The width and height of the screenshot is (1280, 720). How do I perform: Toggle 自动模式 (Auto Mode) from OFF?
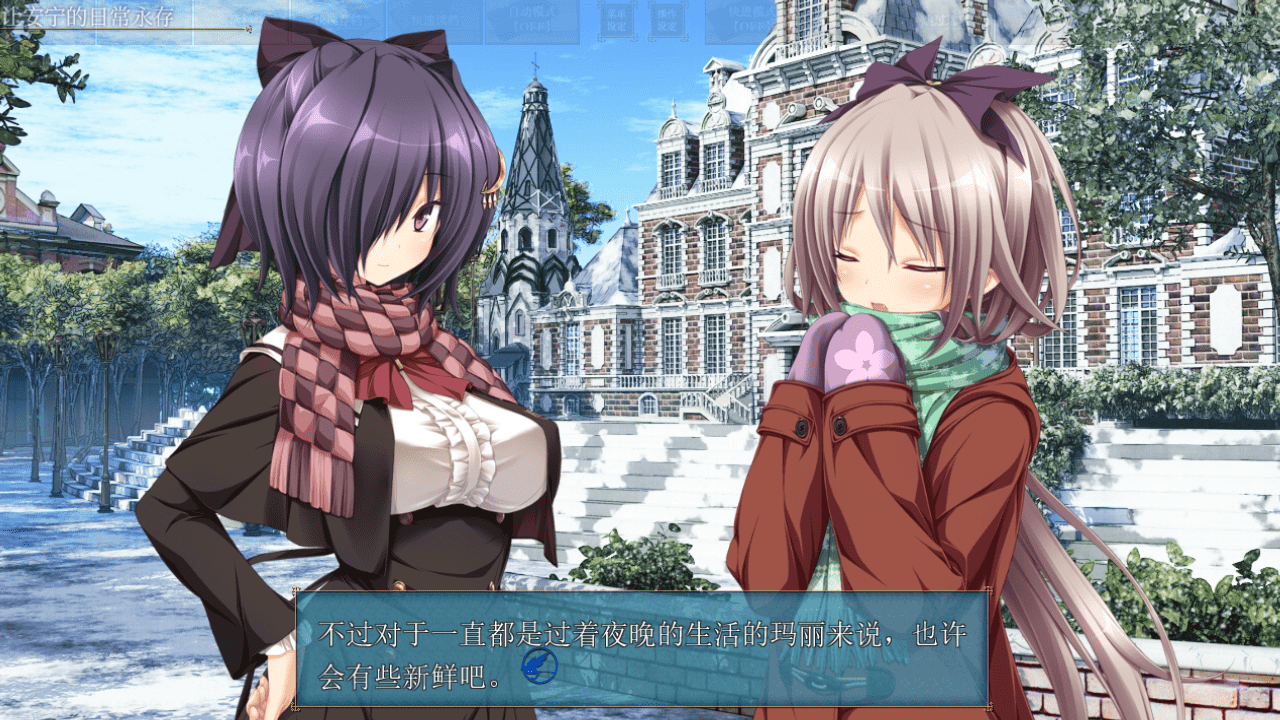point(532,15)
